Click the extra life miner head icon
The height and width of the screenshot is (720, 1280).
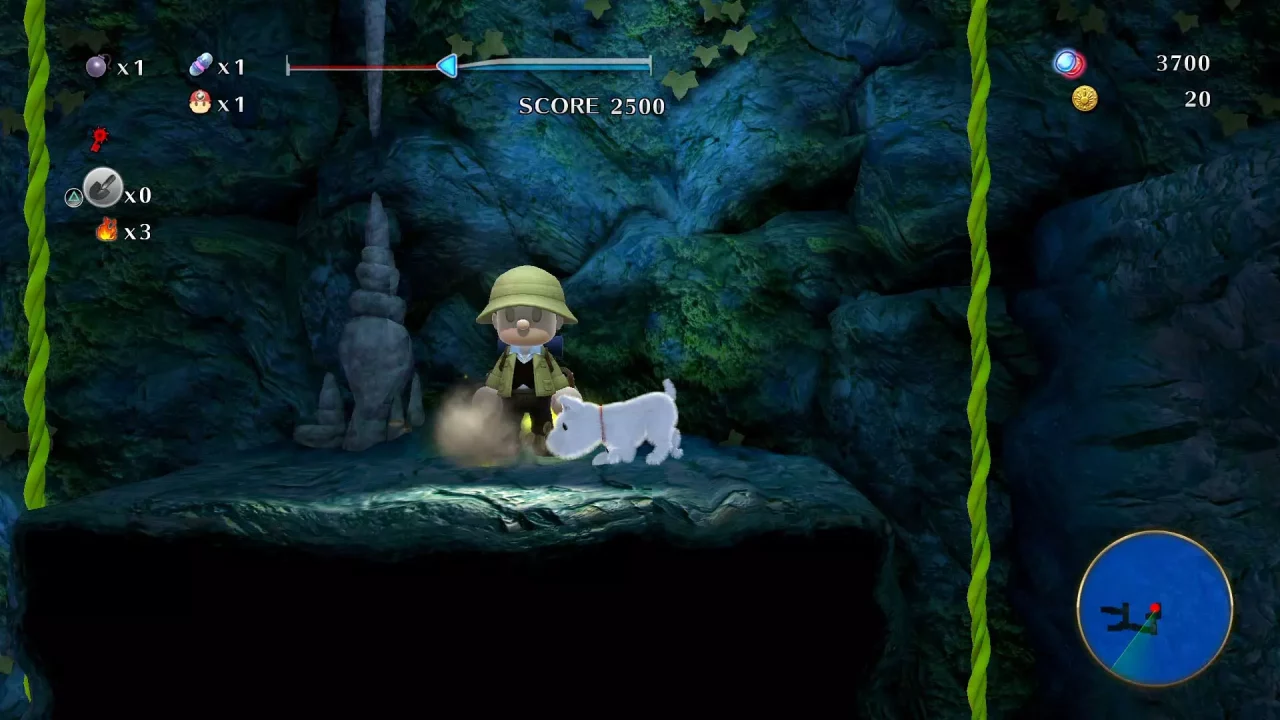199,100
